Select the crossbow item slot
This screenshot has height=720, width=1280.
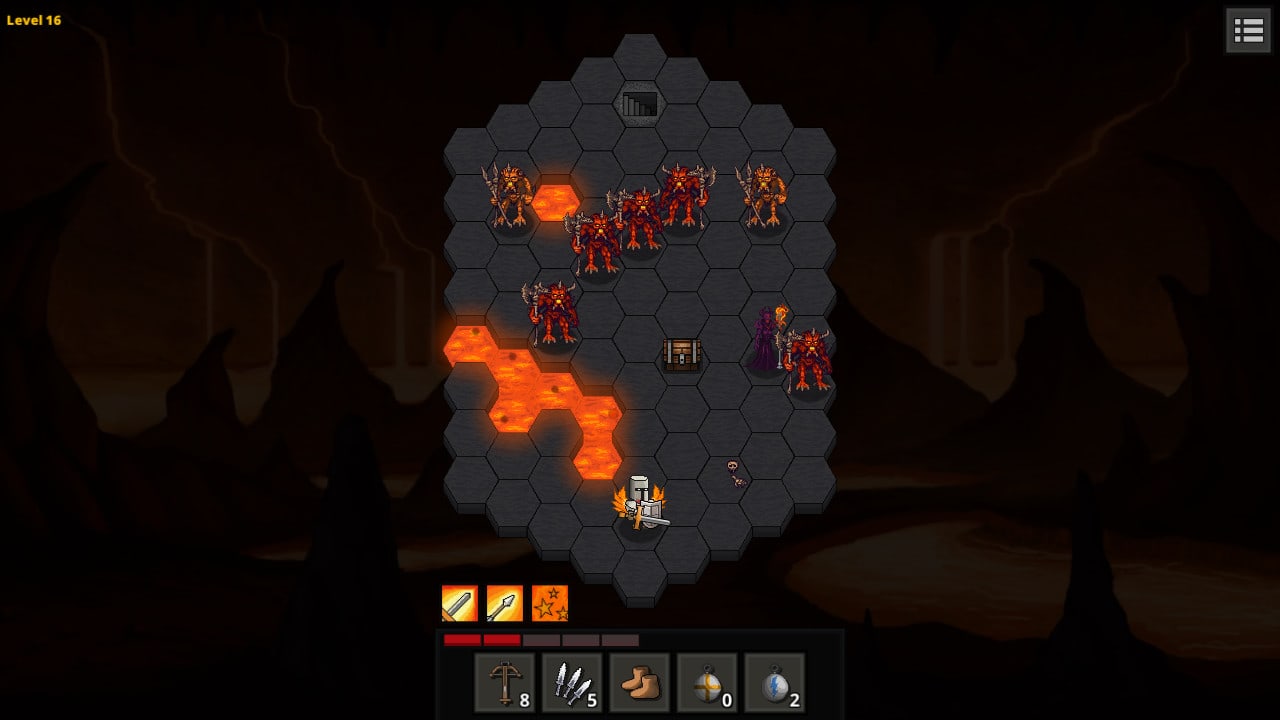coord(504,683)
